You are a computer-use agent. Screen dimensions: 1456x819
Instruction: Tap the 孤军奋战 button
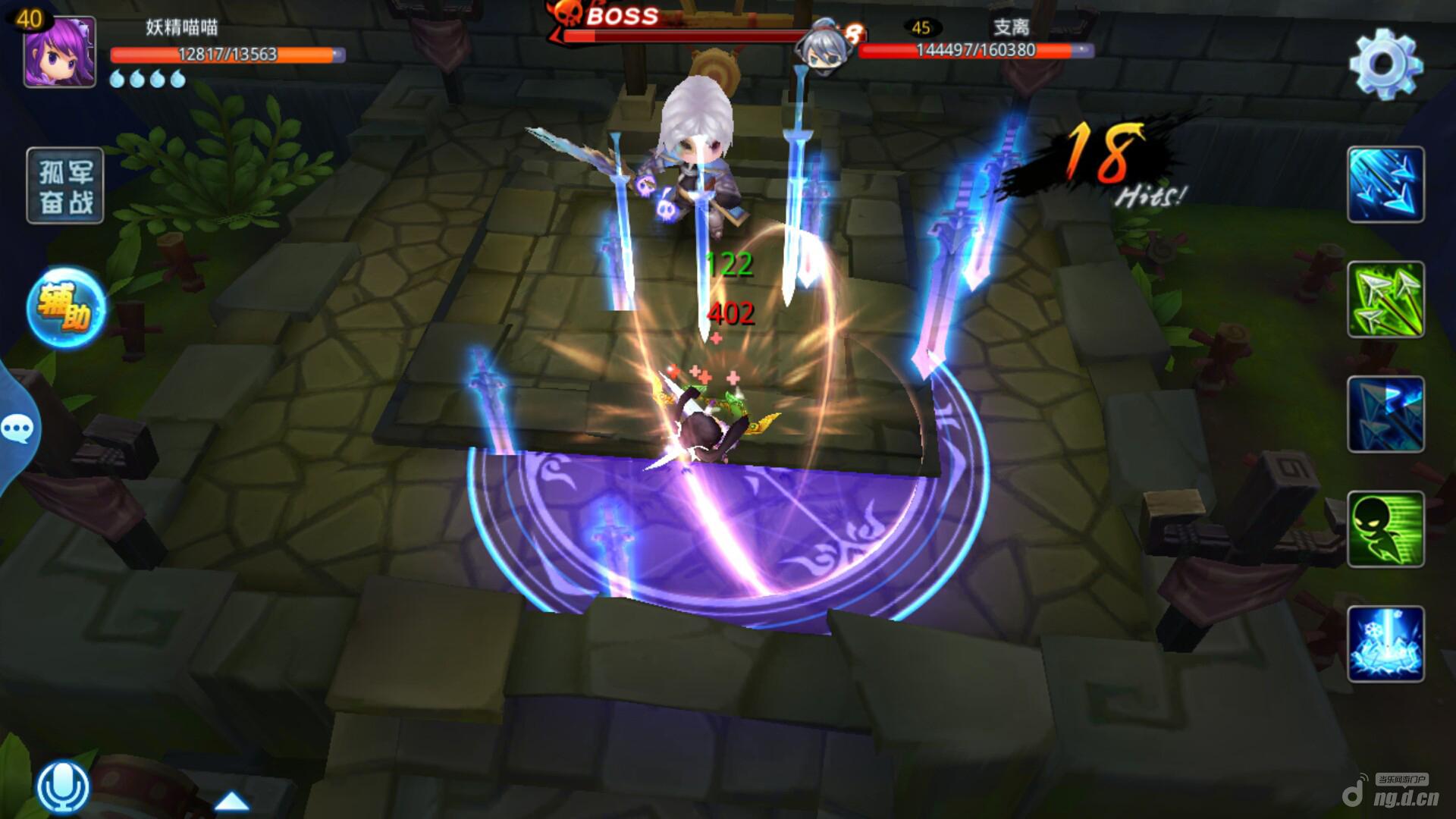(x=65, y=186)
